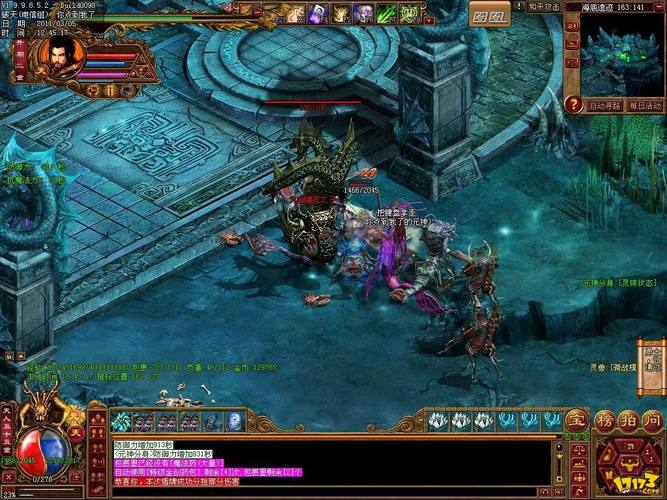
Task: Click the red question mark help icon
Action: 573,104
